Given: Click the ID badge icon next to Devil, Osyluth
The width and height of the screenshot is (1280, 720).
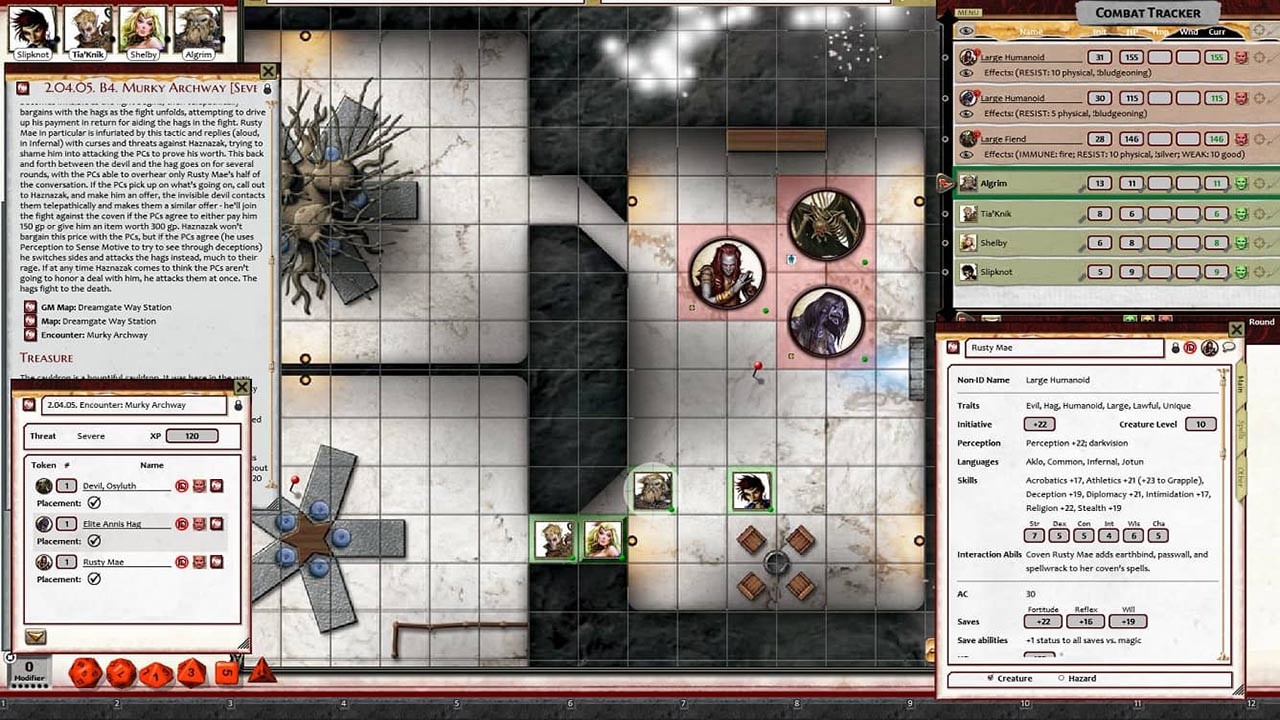Looking at the screenshot, I should (182, 485).
